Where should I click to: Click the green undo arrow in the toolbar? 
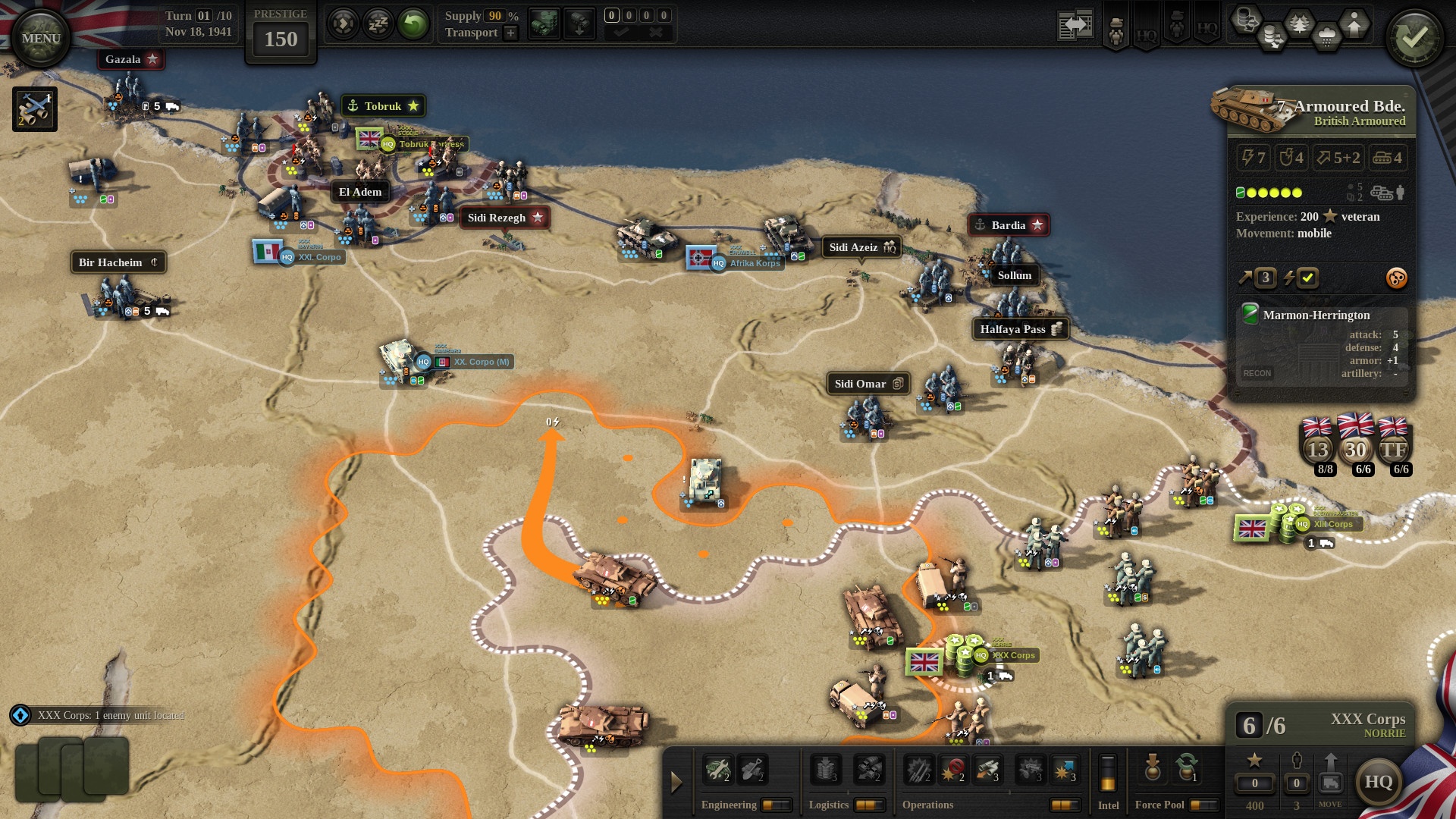[414, 25]
